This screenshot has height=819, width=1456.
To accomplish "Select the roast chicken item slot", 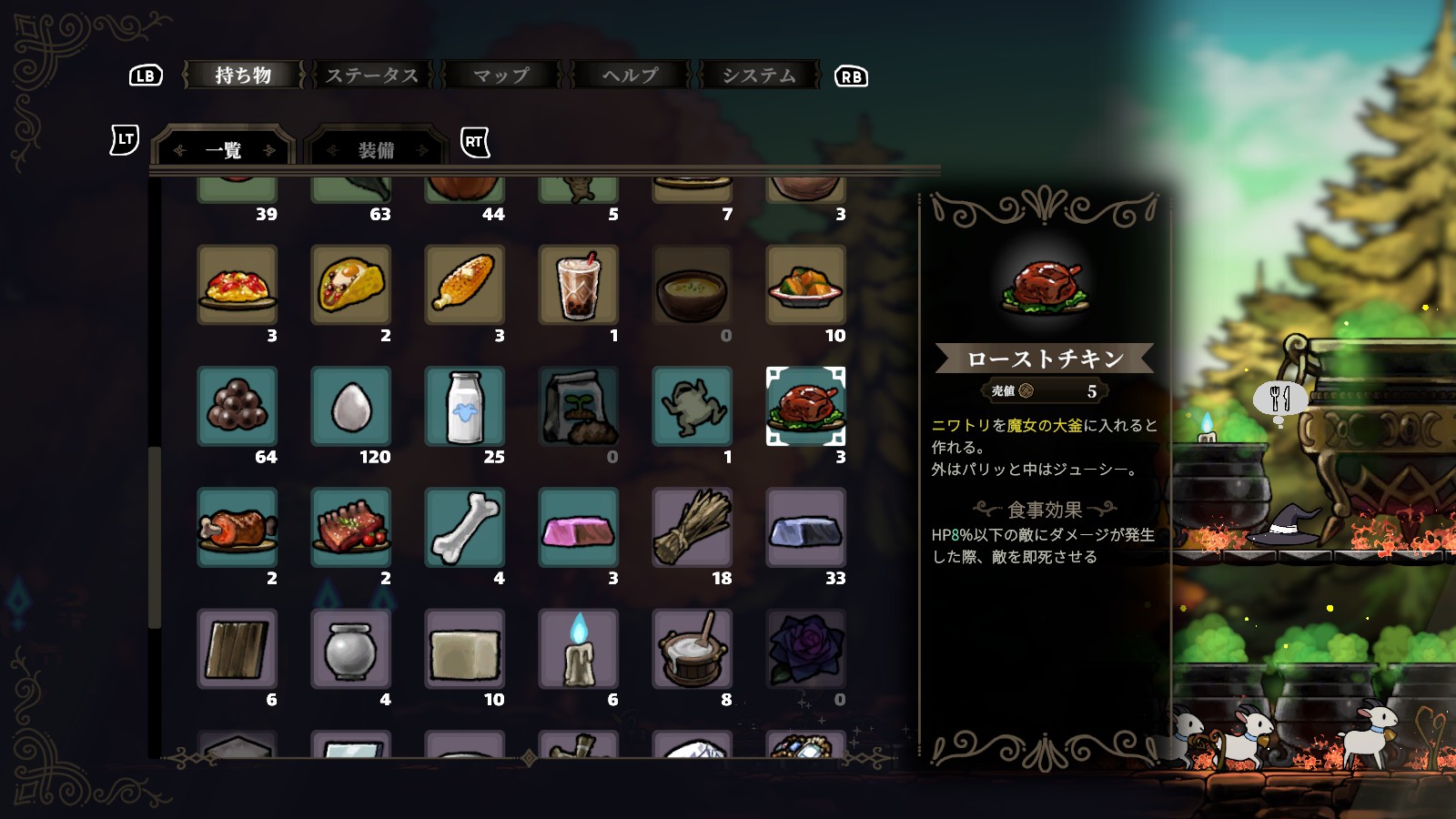I will point(805,406).
